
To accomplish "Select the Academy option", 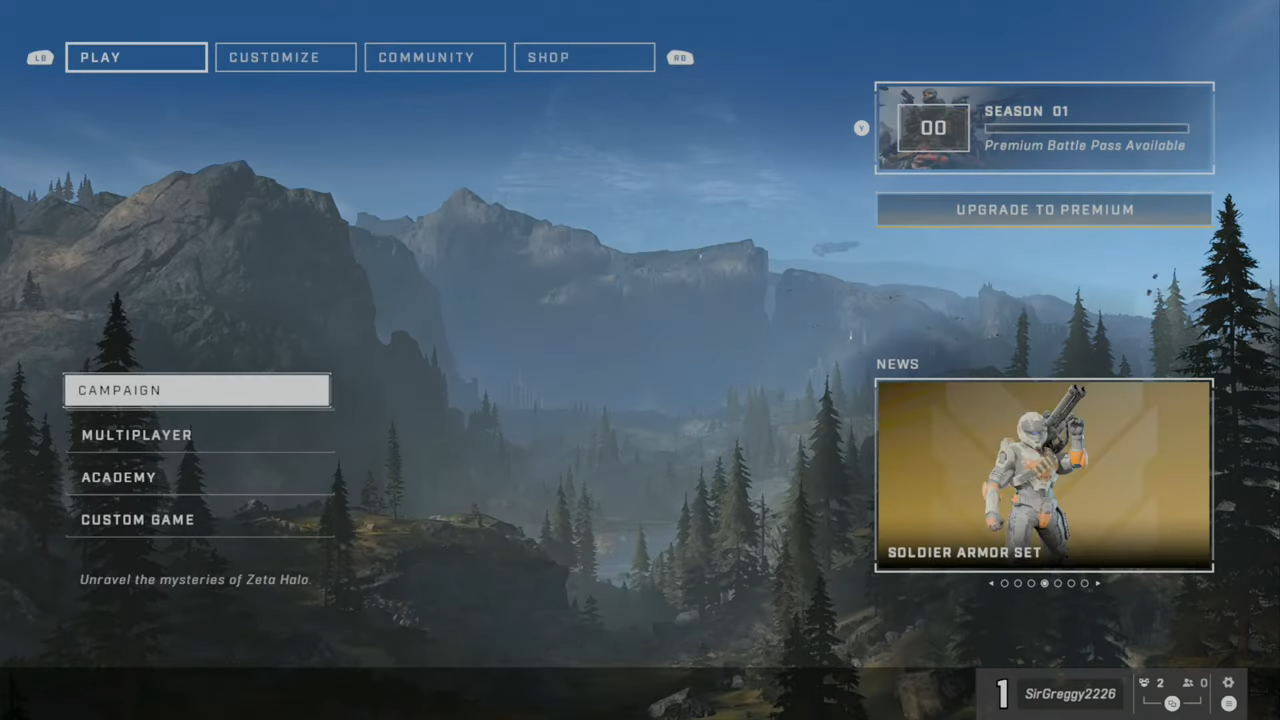I will coord(199,477).
